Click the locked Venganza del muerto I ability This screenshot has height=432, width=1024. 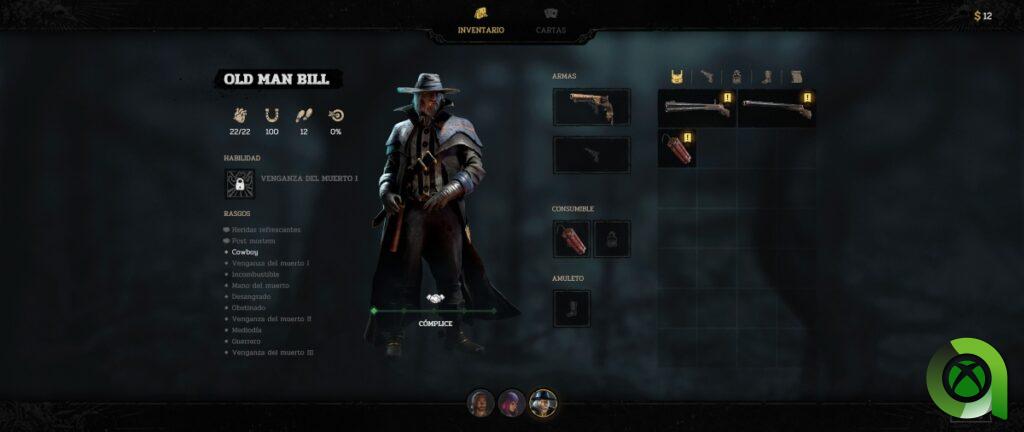(240, 184)
